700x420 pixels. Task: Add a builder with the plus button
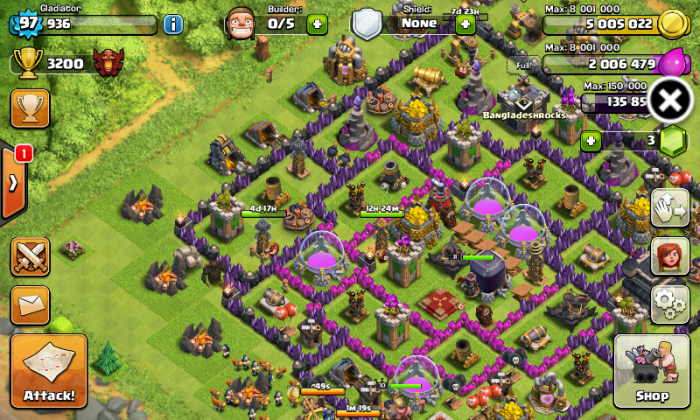[316, 24]
